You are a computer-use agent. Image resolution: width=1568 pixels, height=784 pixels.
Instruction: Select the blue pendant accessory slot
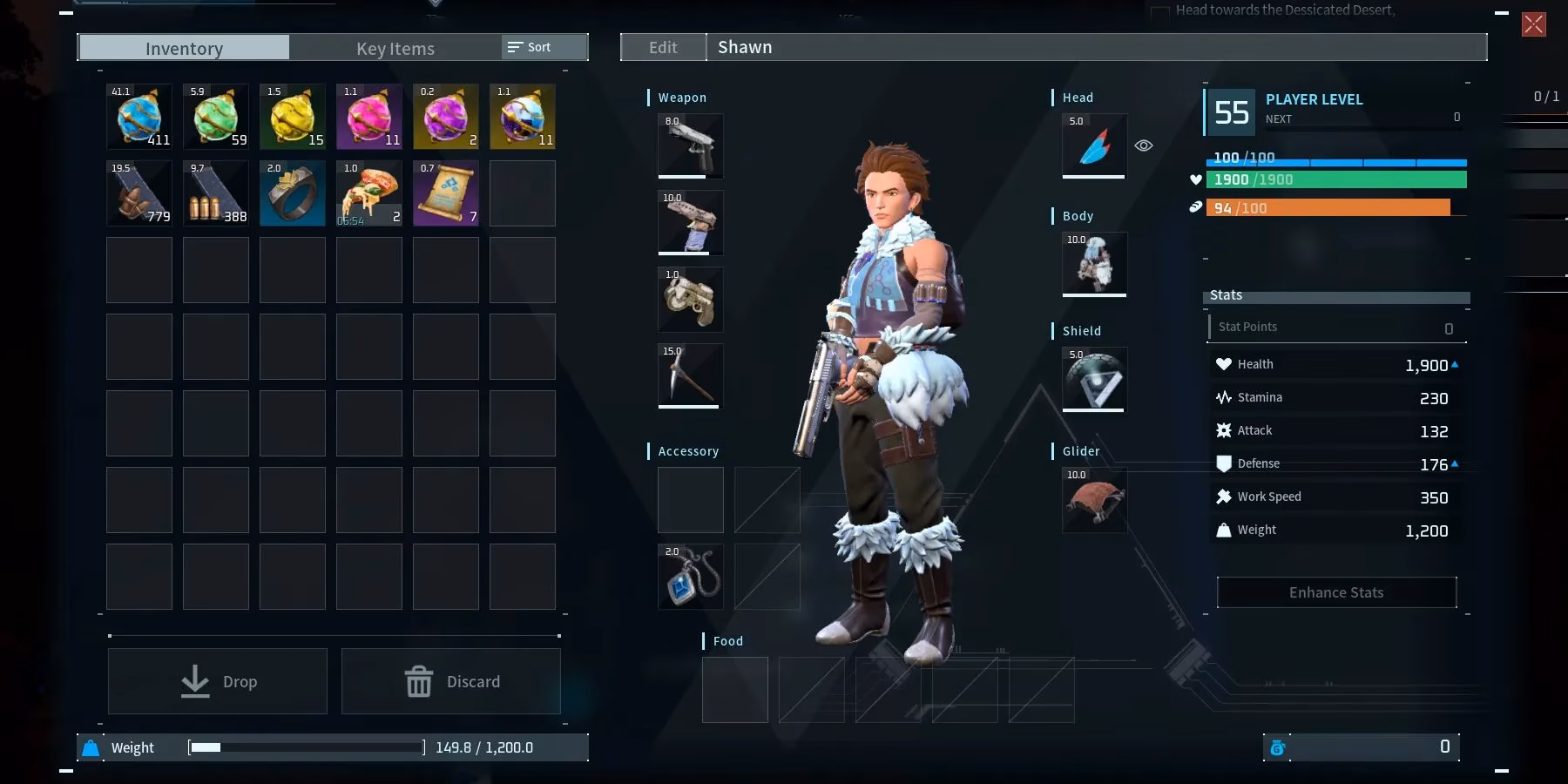(x=690, y=577)
